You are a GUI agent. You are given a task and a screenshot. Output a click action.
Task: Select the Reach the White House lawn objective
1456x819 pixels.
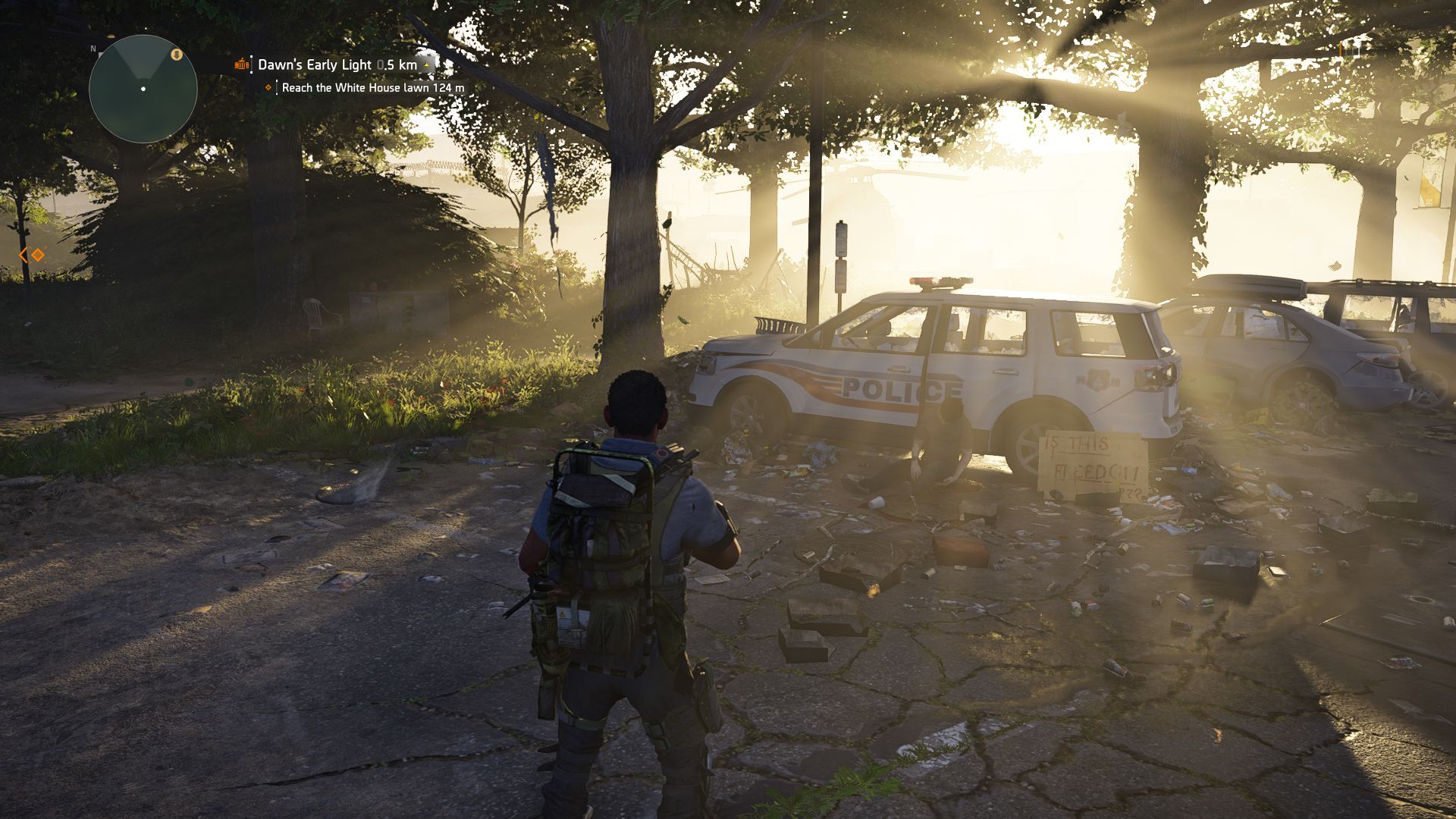(x=372, y=88)
